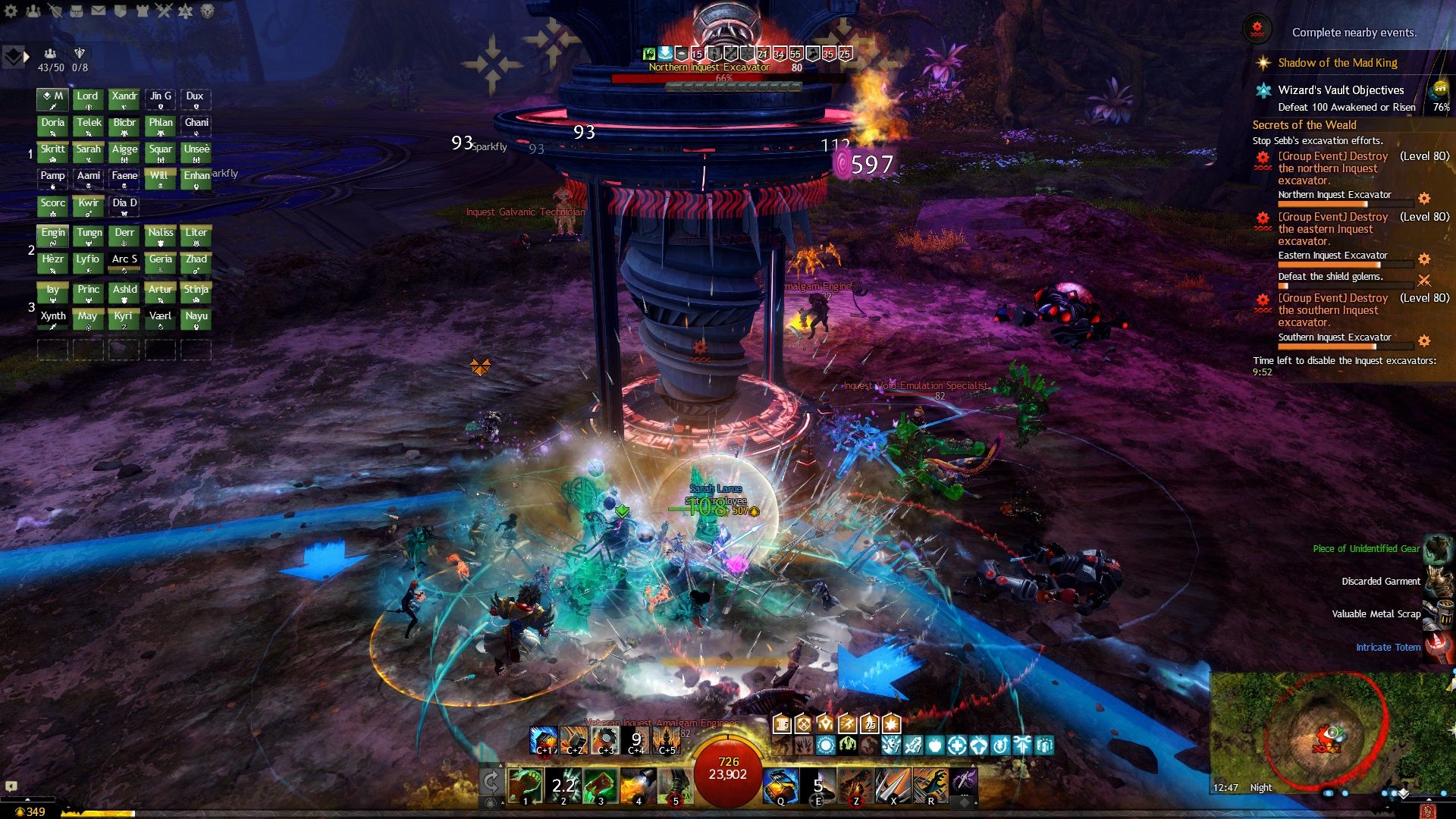Open the Black Lion Trading lion icon
Image resolution: width=1456 pixels, height=819 pixels.
point(207,11)
